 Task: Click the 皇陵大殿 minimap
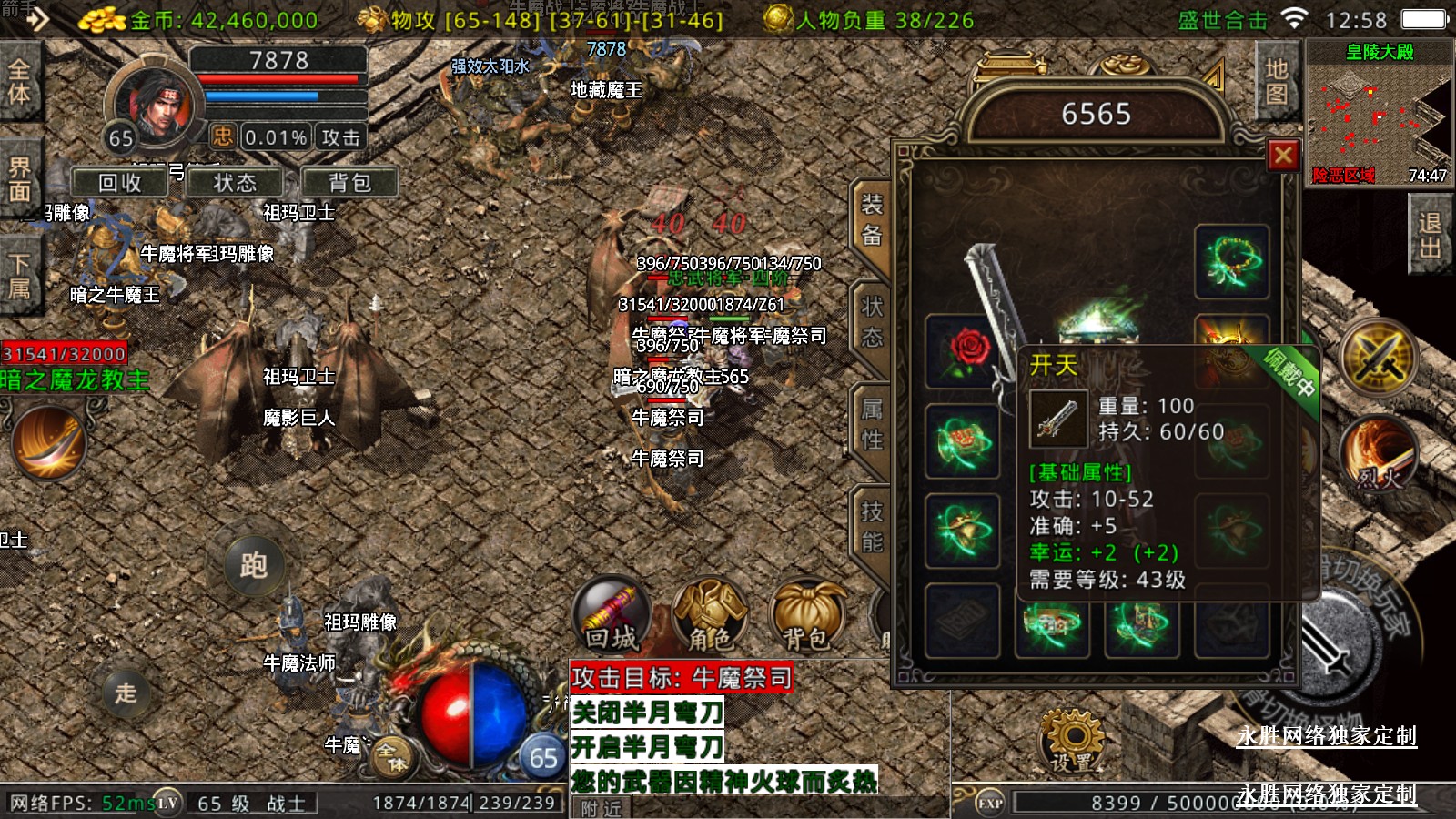click(1379, 114)
